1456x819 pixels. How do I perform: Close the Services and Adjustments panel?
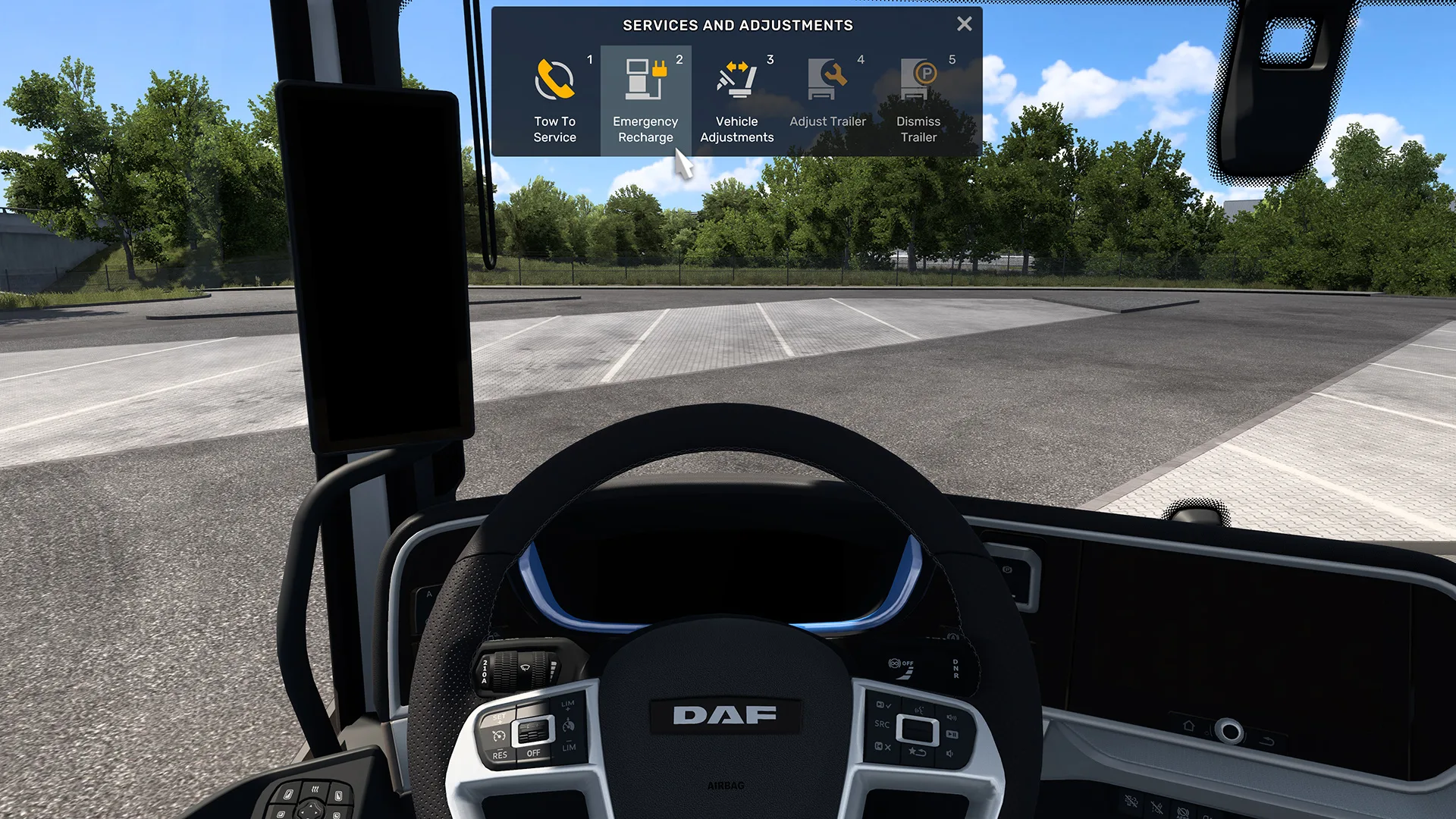click(964, 24)
